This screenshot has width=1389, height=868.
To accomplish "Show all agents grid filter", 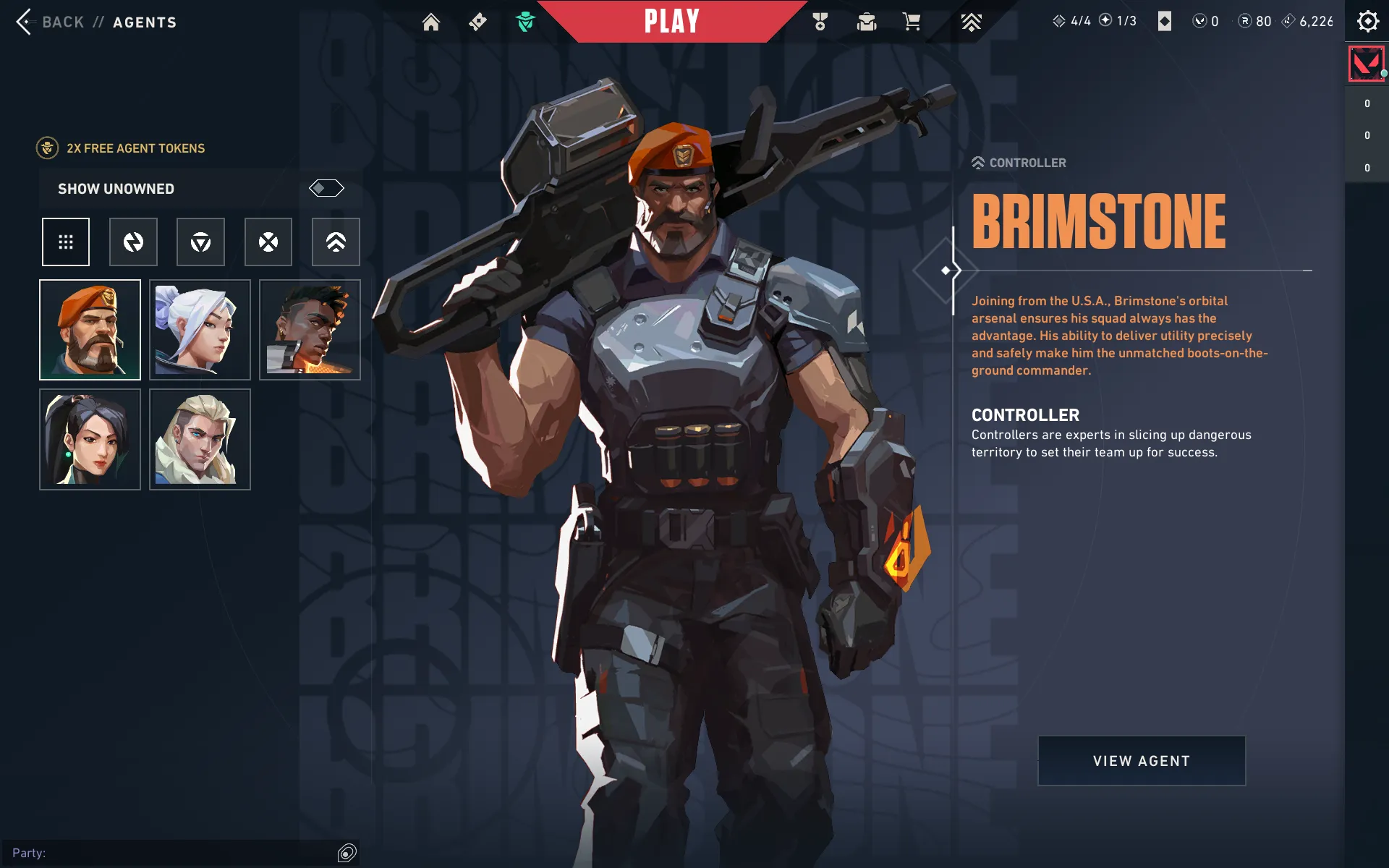I will pyautogui.click(x=66, y=242).
